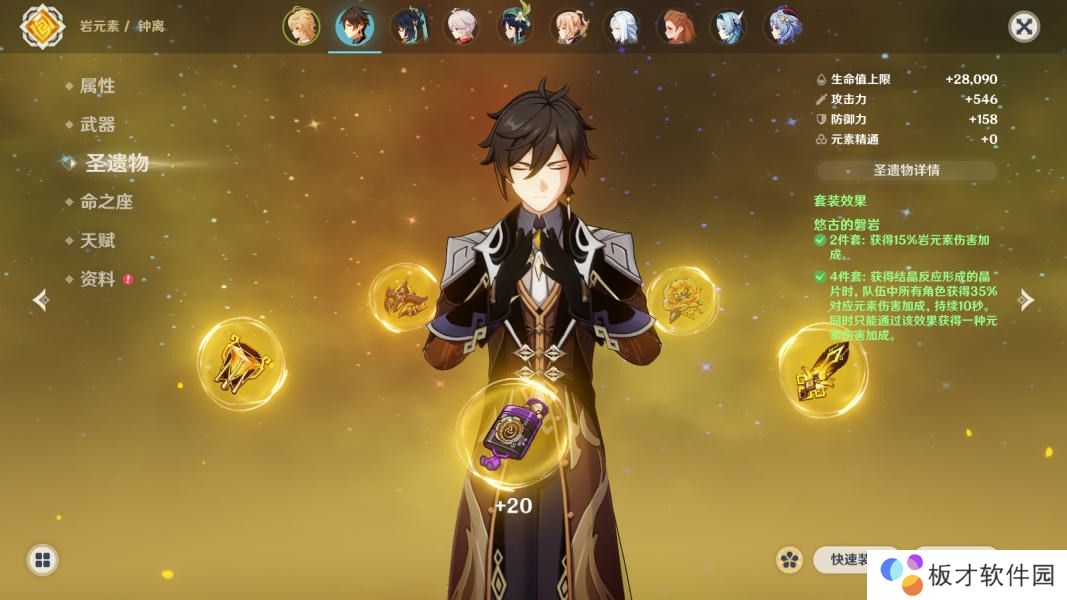The image size is (1067, 600).
Task: Go to previous character with left arrow
Action: (x=41, y=300)
